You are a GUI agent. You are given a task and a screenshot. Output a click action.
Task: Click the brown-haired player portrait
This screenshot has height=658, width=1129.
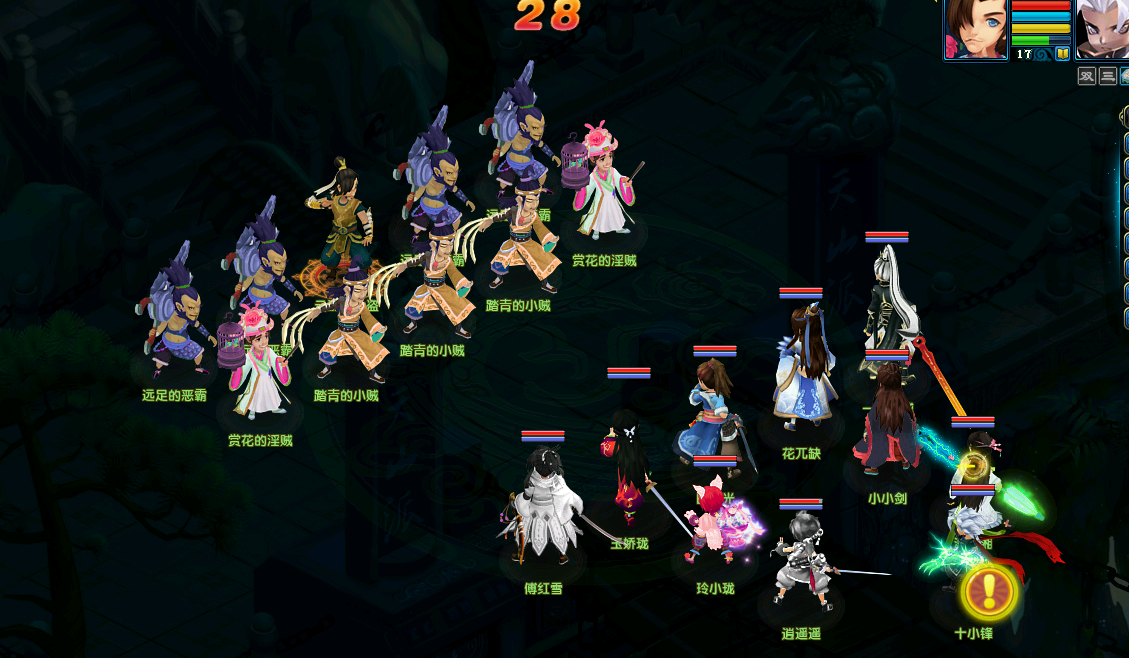coord(975,29)
